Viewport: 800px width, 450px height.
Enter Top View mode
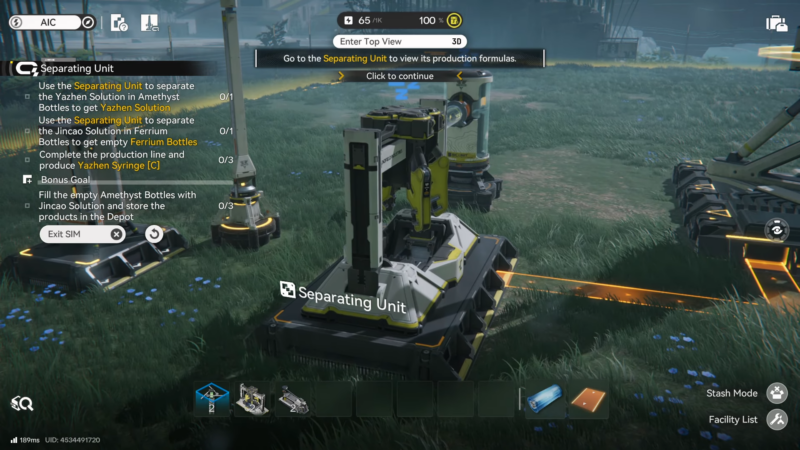(x=399, y=42)
